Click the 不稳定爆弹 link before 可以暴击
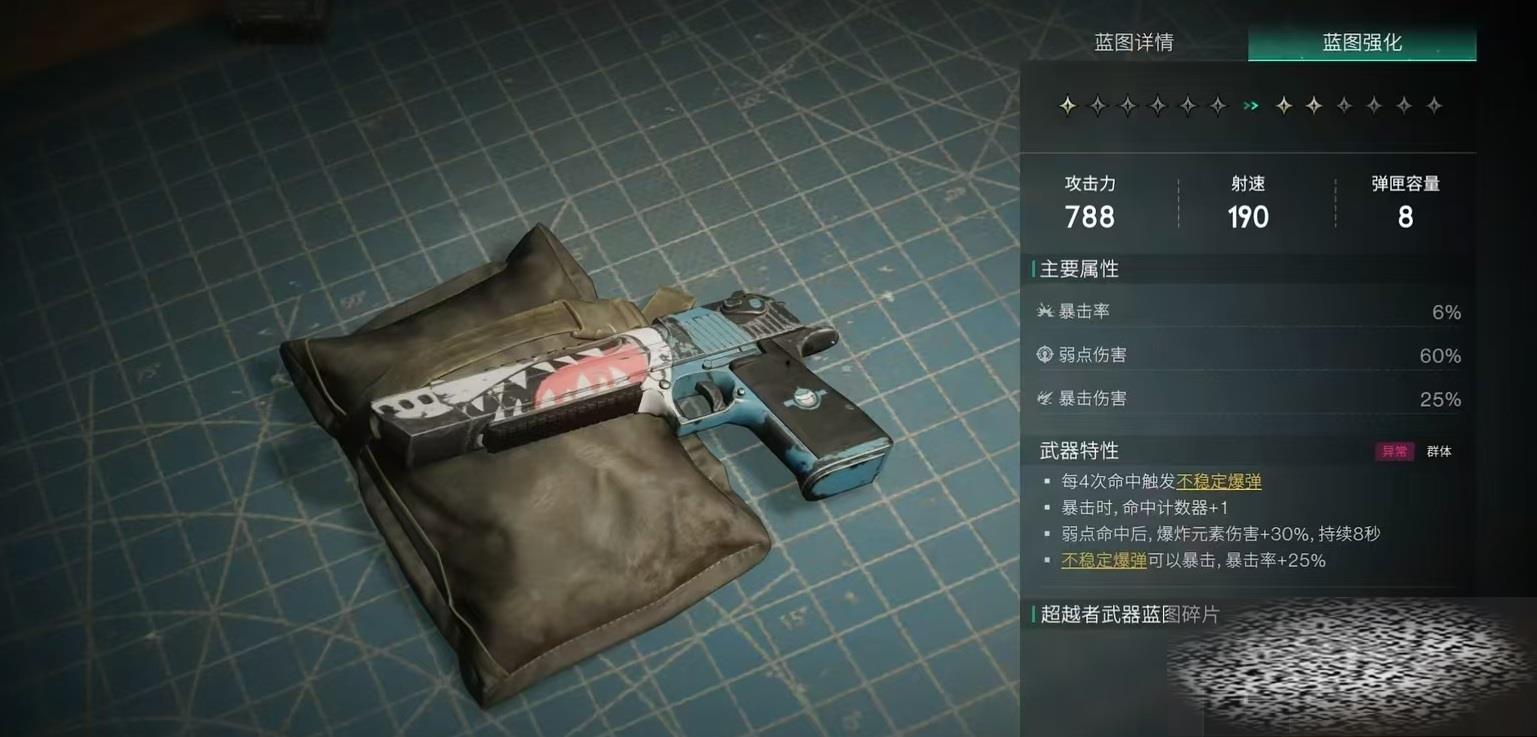This screenshot has width=1537, height=737. (1103, 561)
